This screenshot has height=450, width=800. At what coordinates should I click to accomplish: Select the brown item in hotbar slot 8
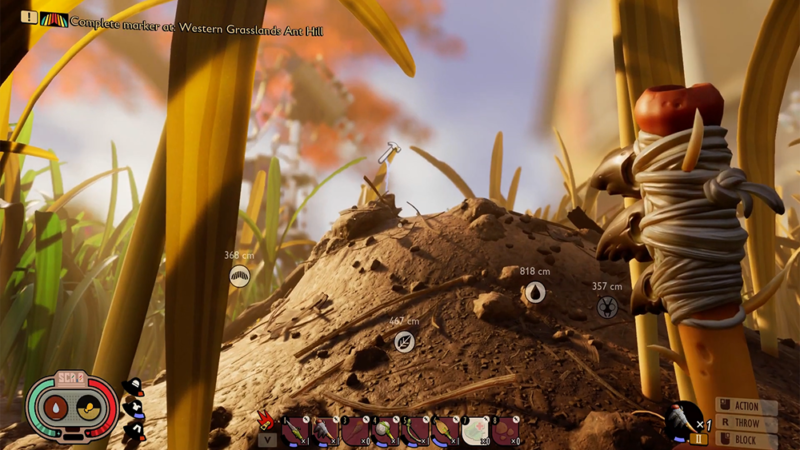[505, 430]
